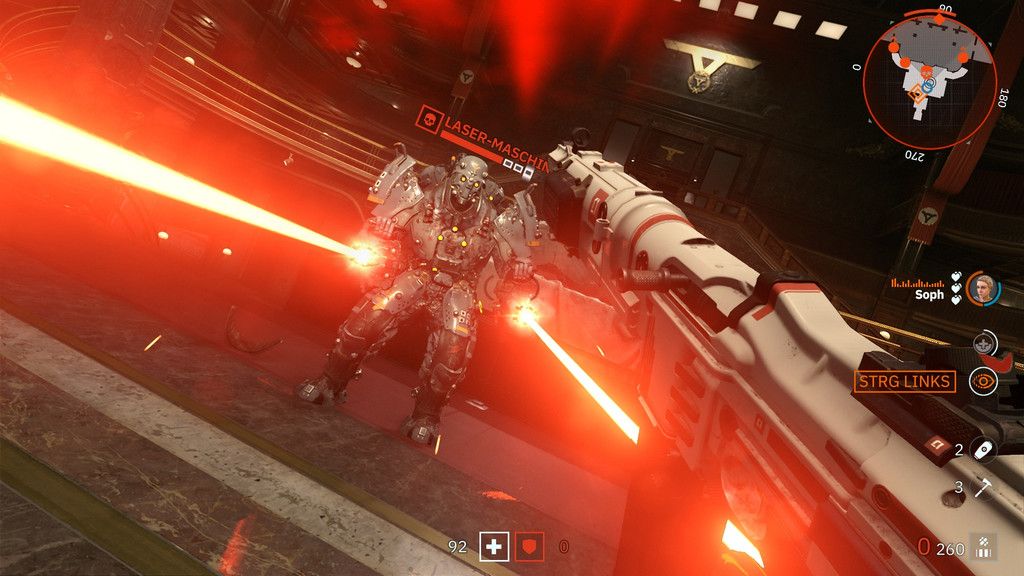
Task: Click the red armor shield icon
Action: pyautogui.click(x=530, y=546)
